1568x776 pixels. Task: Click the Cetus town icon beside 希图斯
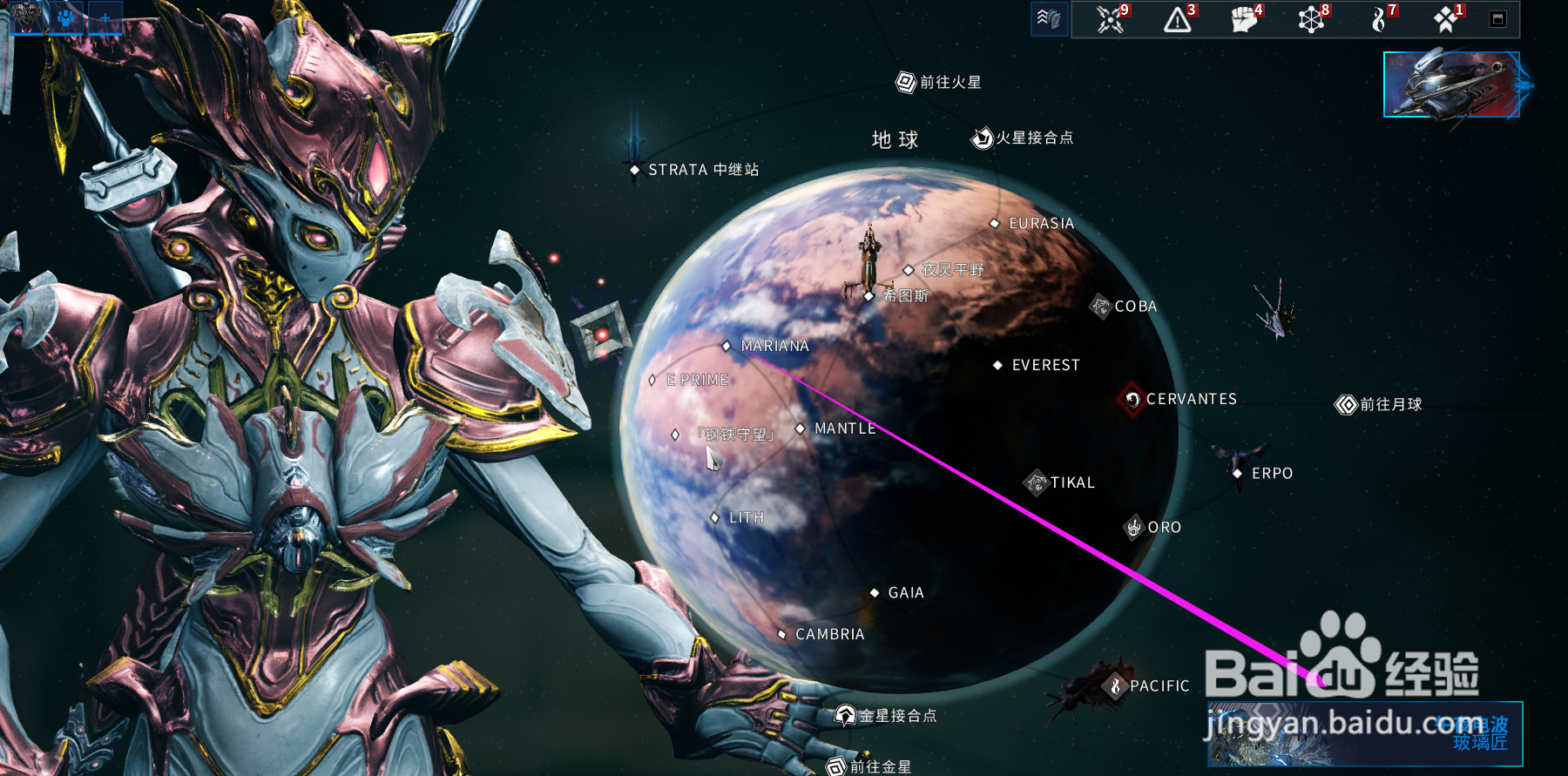868,296
